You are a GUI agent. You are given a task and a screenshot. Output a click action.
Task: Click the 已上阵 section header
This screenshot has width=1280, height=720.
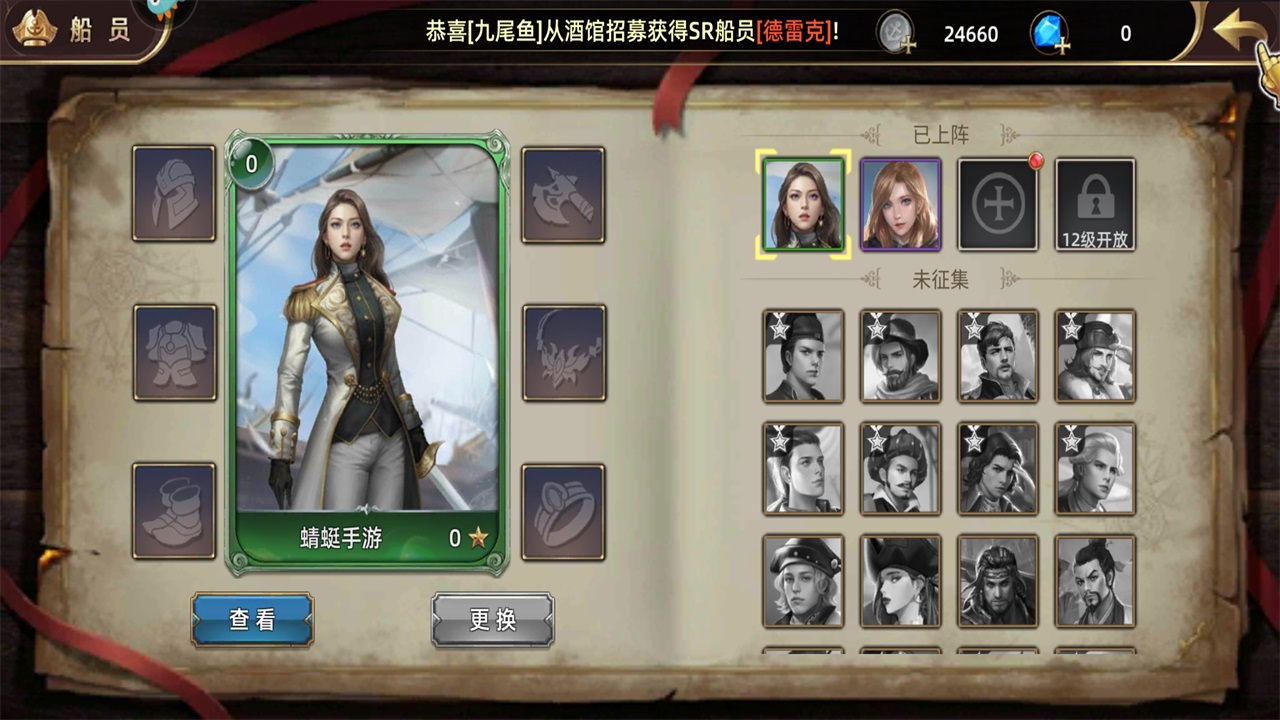(x=942, y=134)
